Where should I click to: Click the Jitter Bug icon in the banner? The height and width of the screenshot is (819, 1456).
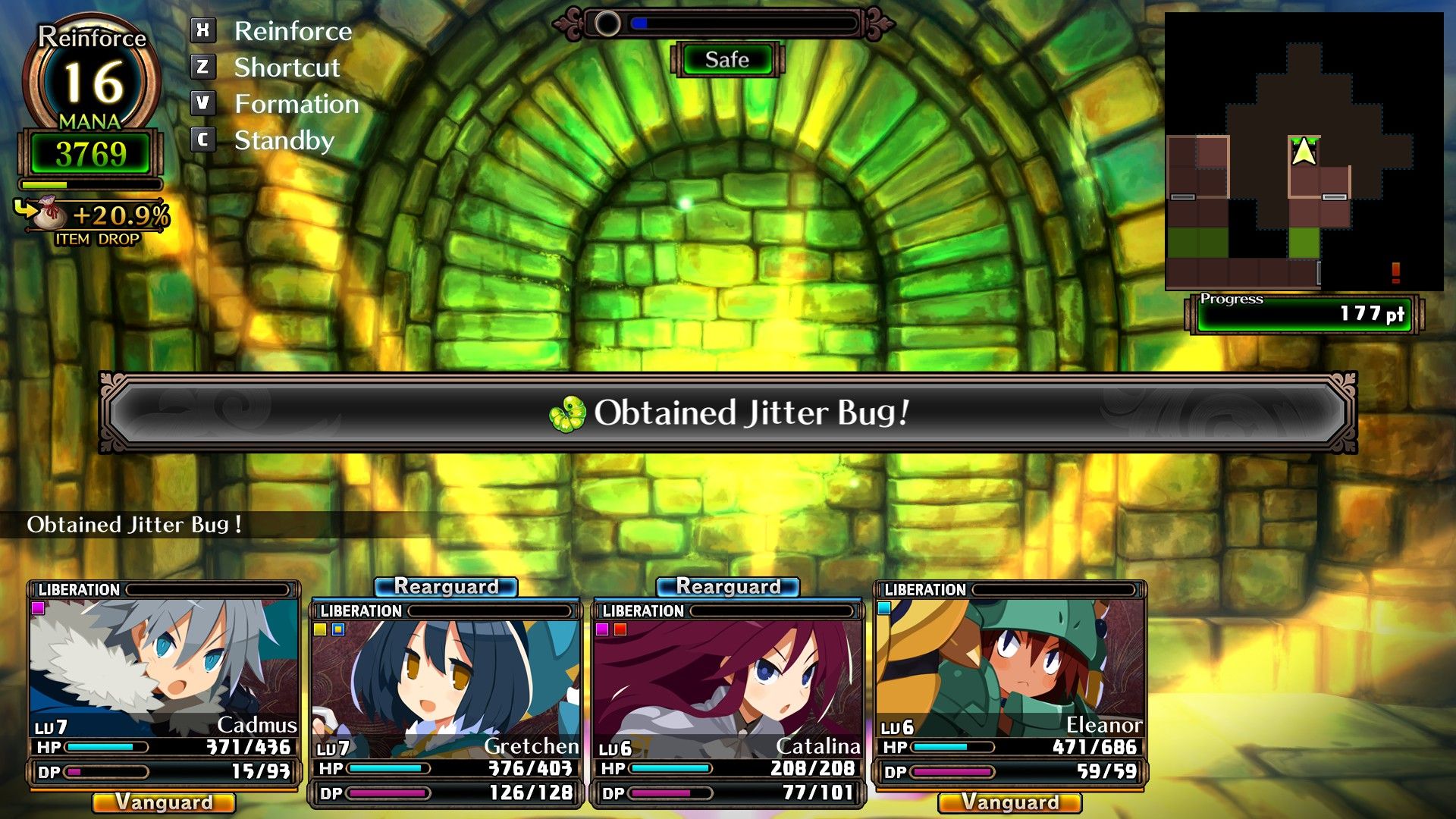click(569, 413)
